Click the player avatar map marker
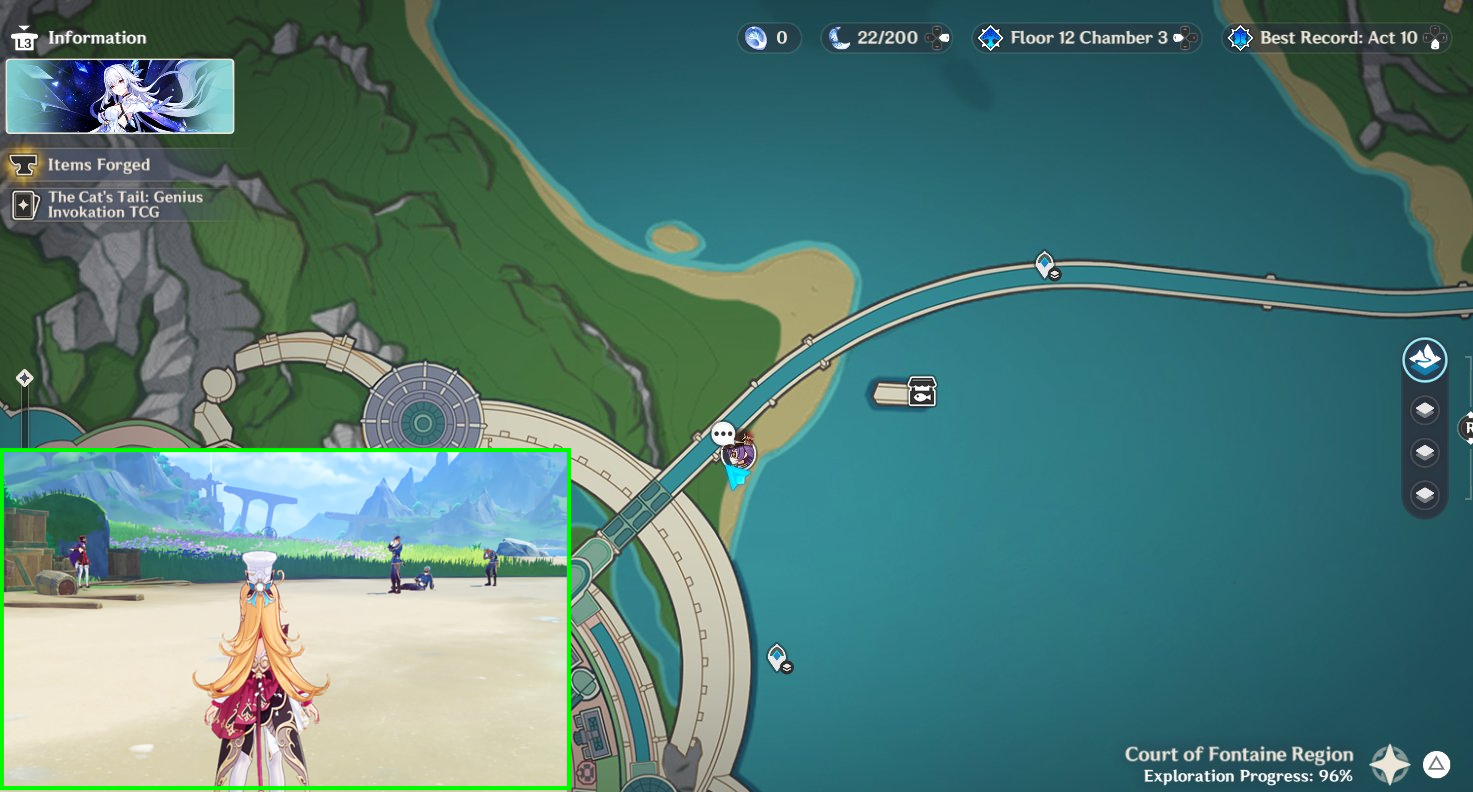This screenshot has height=792, width=1473. pyautogui.click(x=740, y=455)
